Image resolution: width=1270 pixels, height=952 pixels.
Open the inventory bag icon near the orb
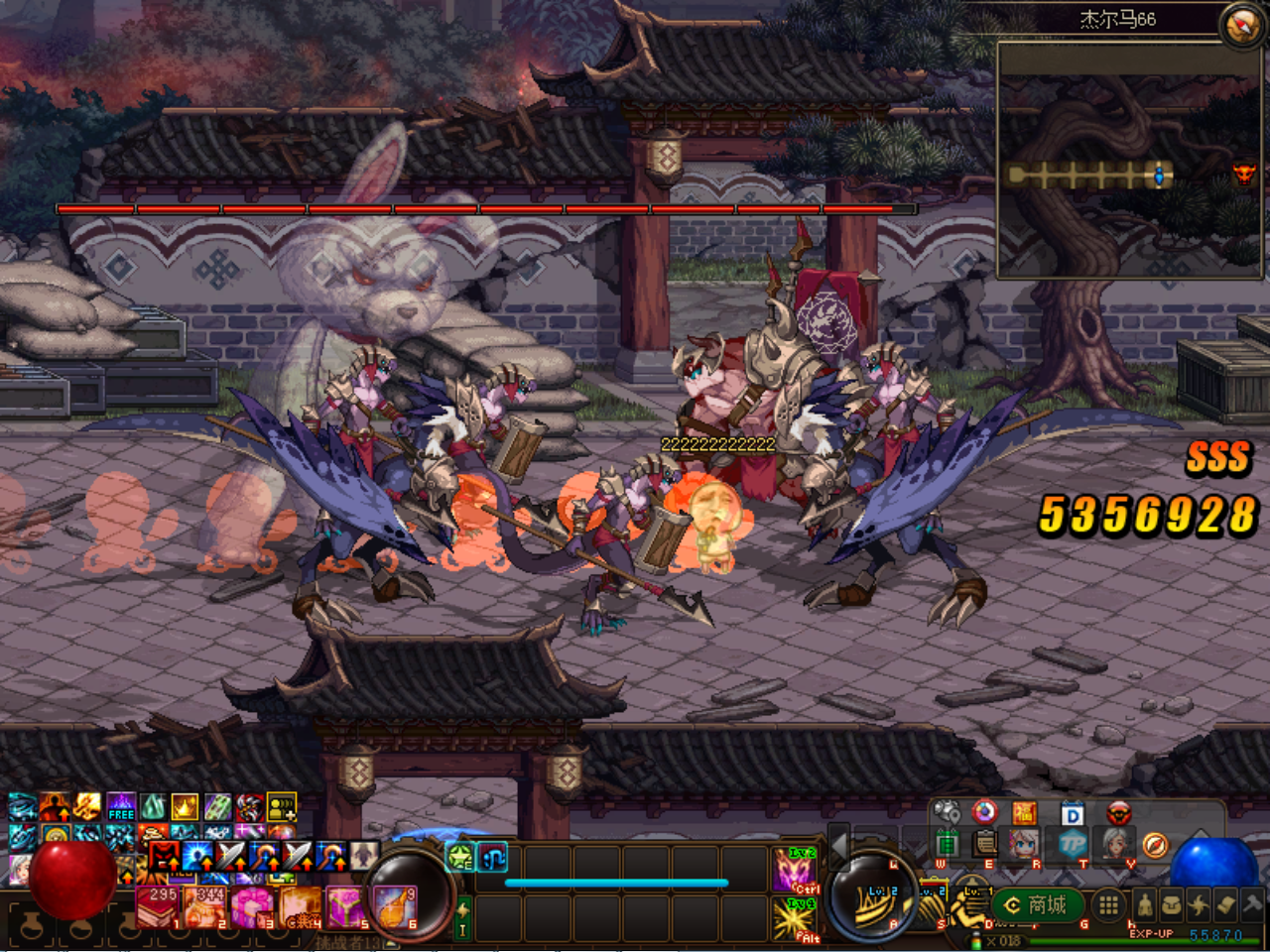pos(1174,905)
